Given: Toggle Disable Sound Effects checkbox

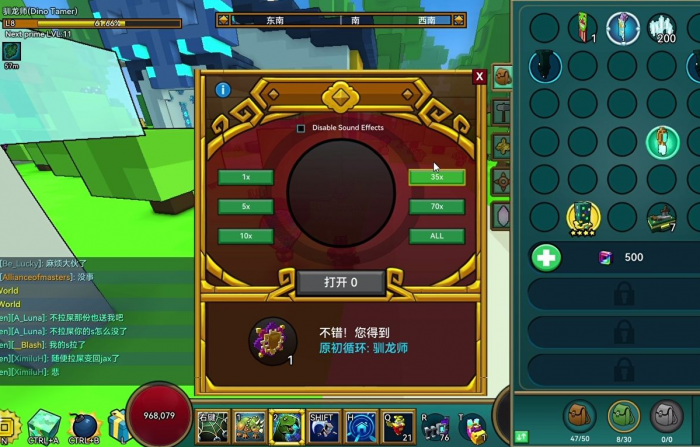Looking at the screenshot, I should click(x=301, y=128).
